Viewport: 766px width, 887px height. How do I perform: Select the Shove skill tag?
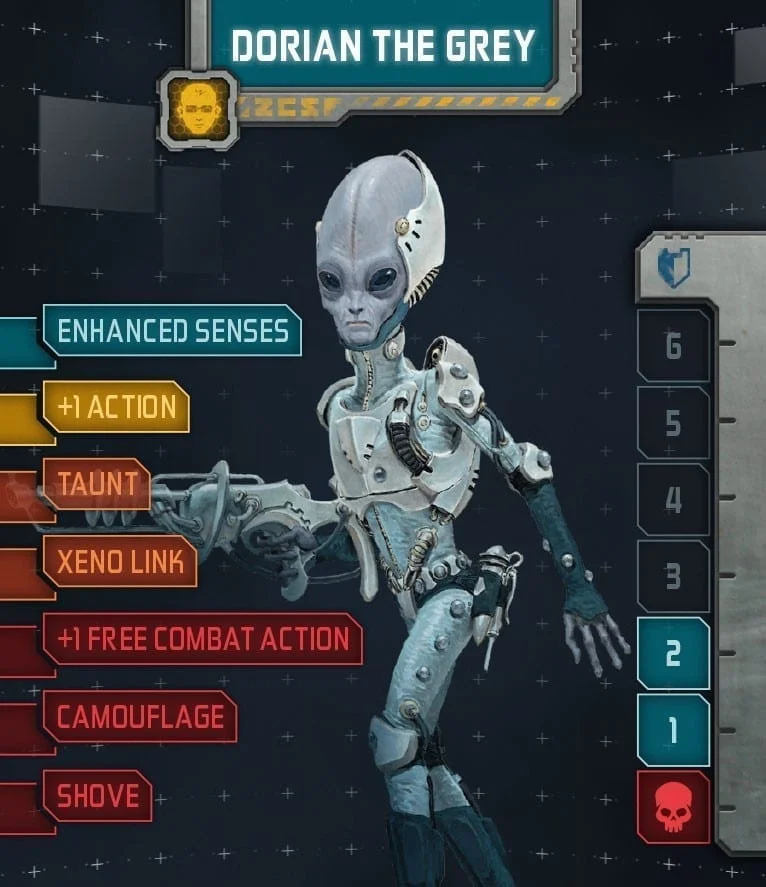97,795
